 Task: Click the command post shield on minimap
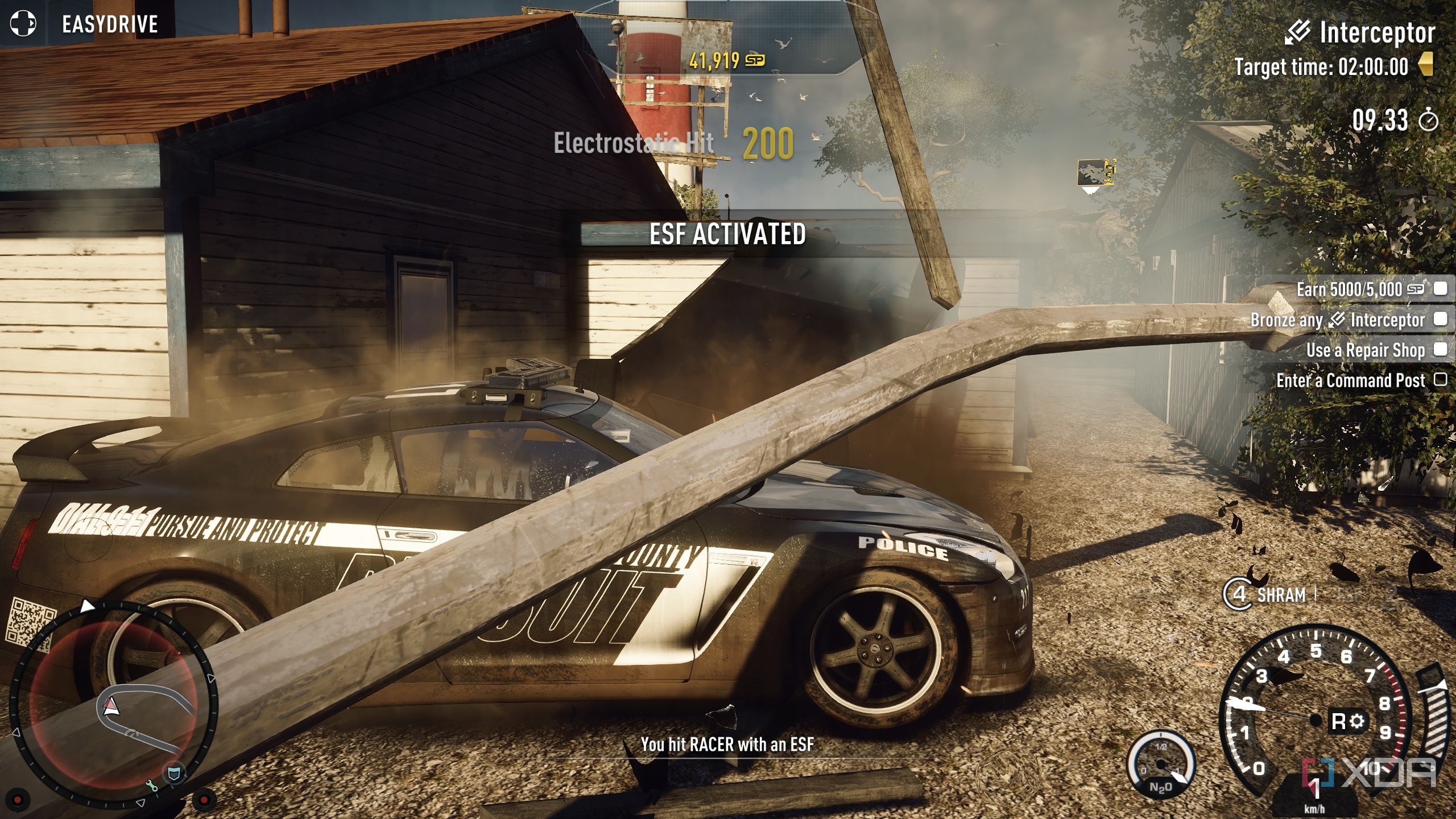click(175, 773)
